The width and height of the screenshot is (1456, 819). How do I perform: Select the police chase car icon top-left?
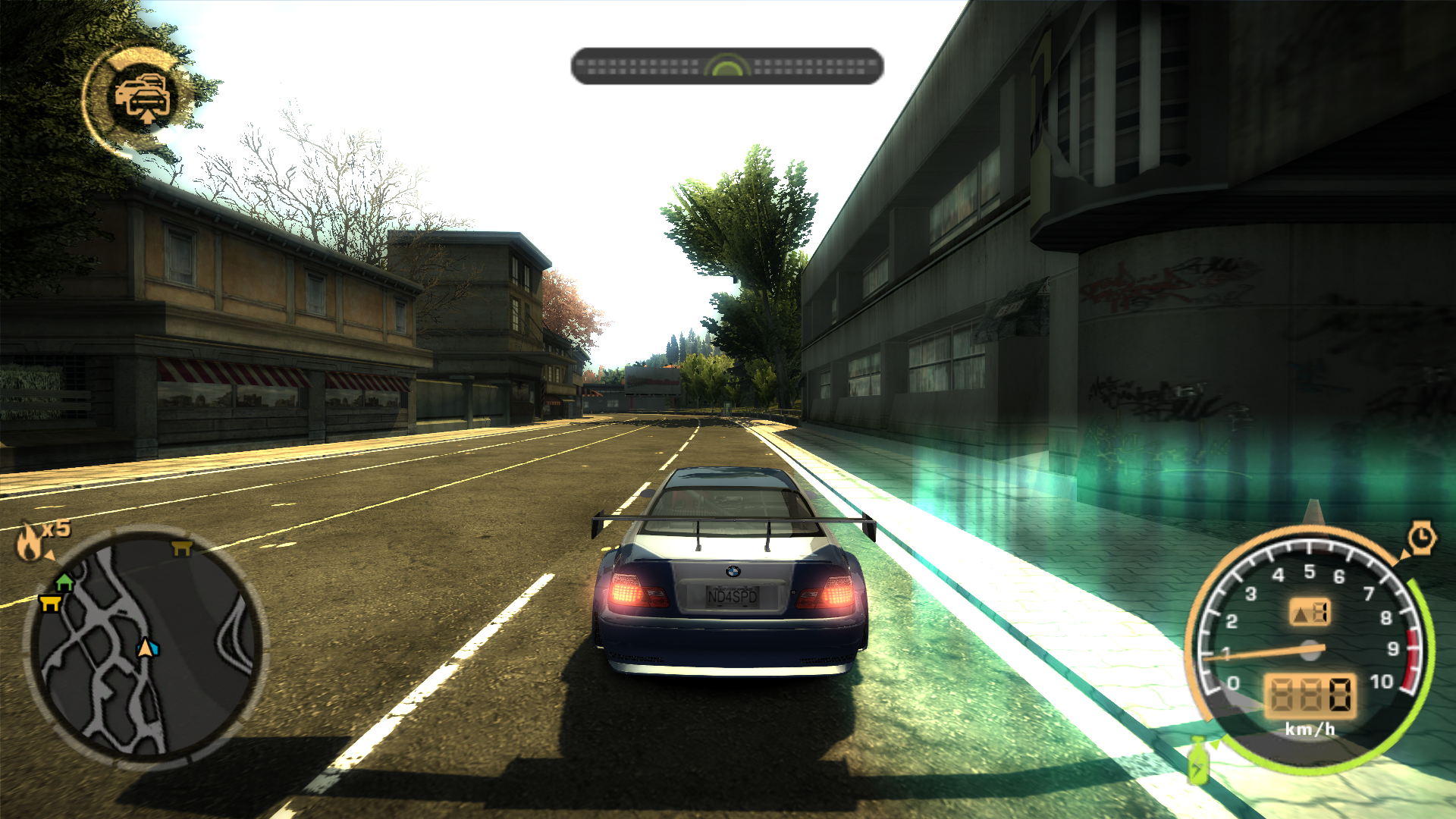point(143,93)
